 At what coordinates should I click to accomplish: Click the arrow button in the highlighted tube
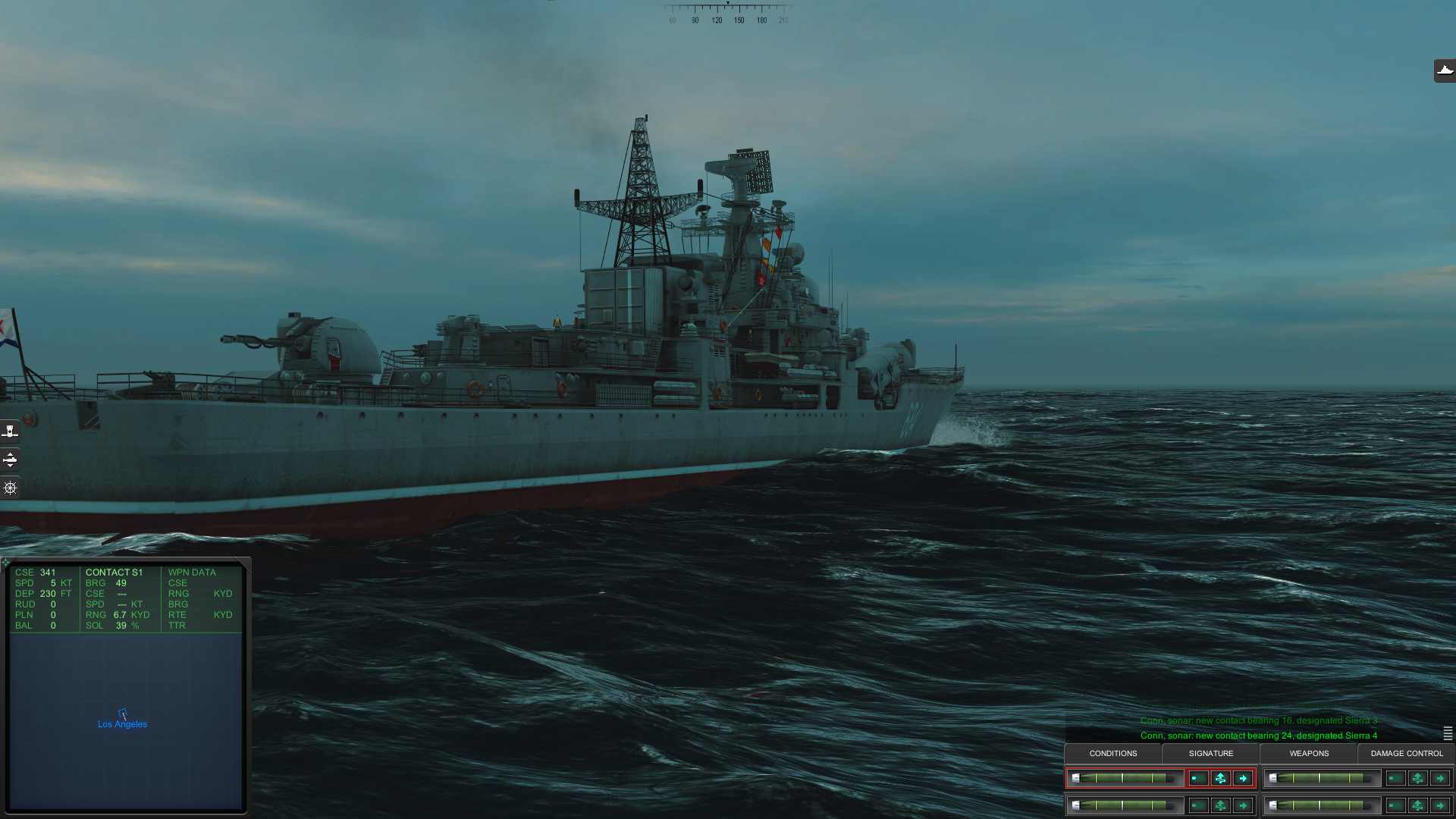click(1243, 778)
